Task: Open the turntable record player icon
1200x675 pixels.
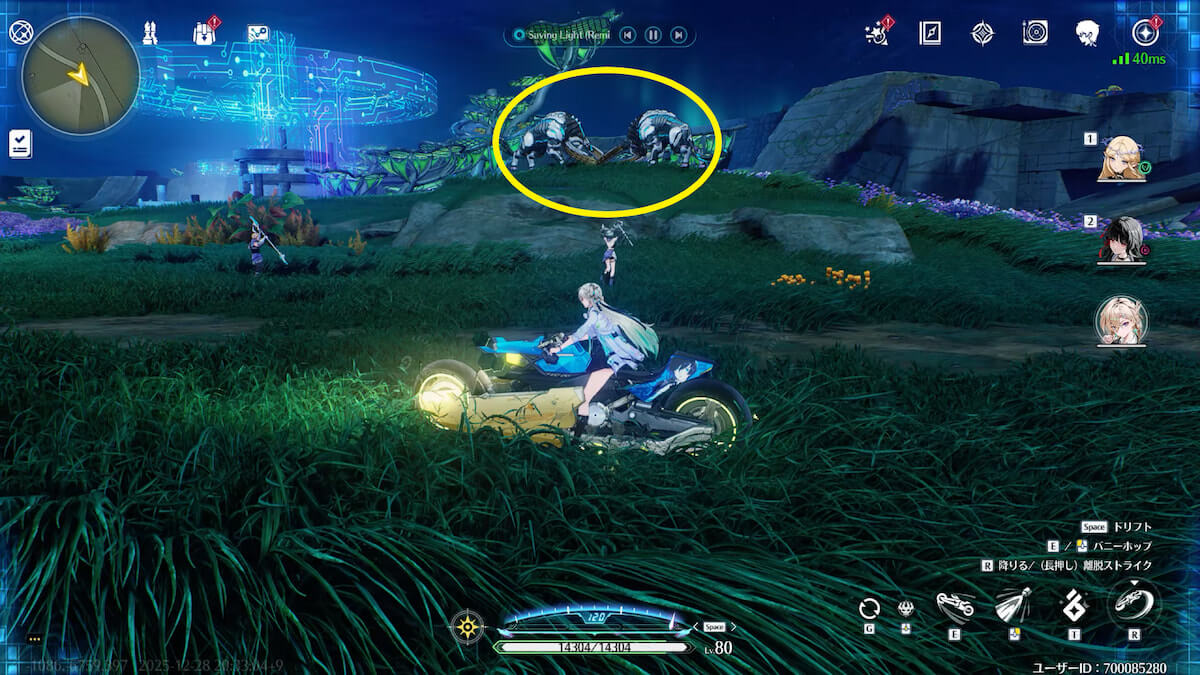Action: click(1035, 33)
